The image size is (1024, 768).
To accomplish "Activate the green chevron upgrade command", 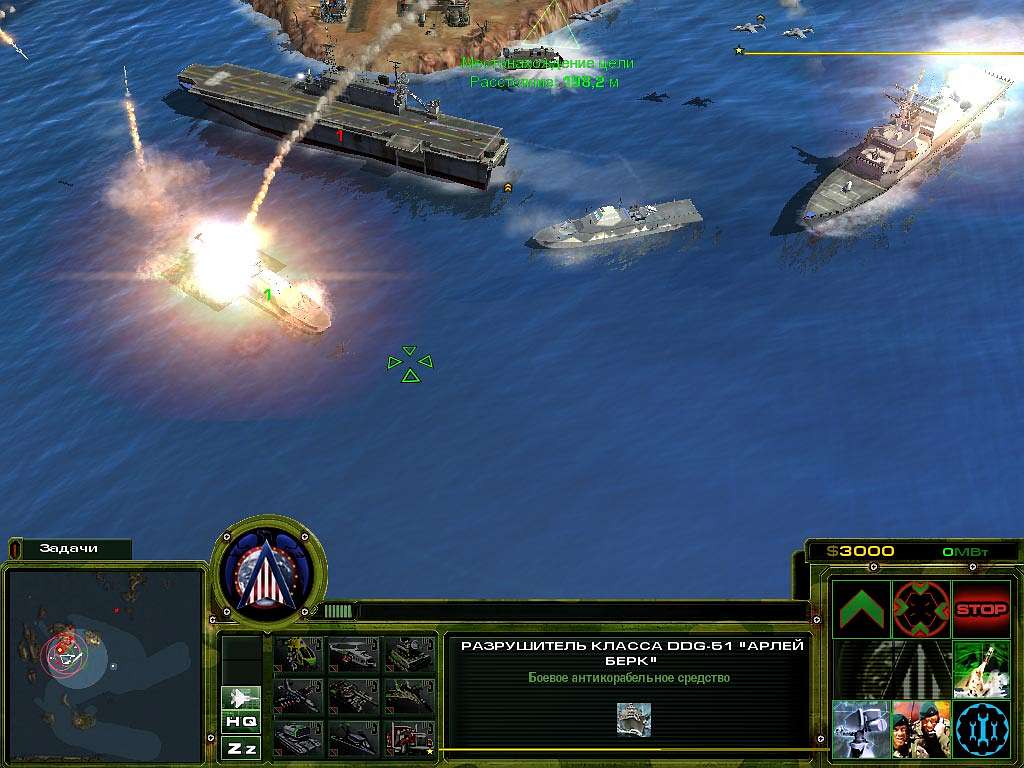I will tap(861, 608).
